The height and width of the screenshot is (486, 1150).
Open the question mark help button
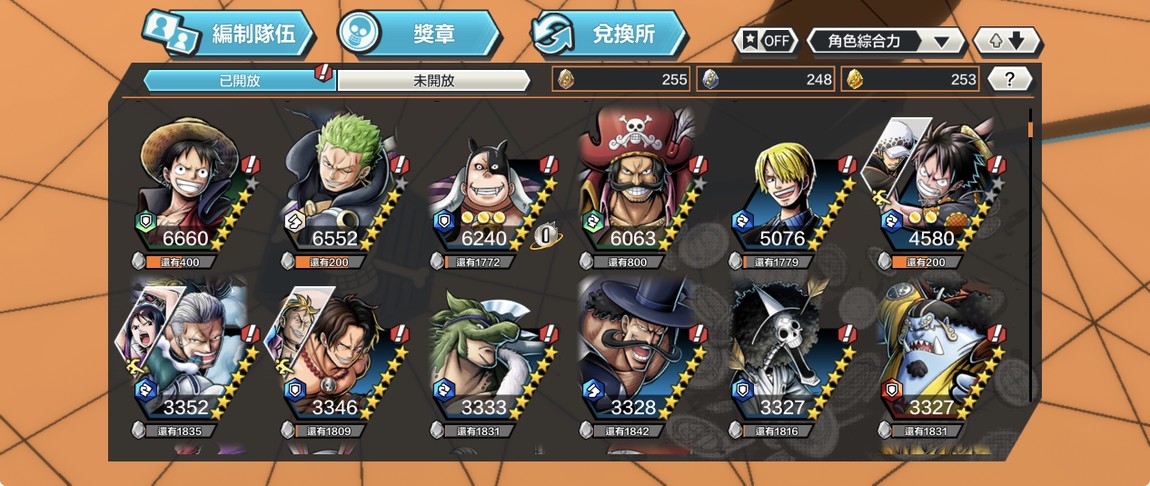(x=1010, y=80)
